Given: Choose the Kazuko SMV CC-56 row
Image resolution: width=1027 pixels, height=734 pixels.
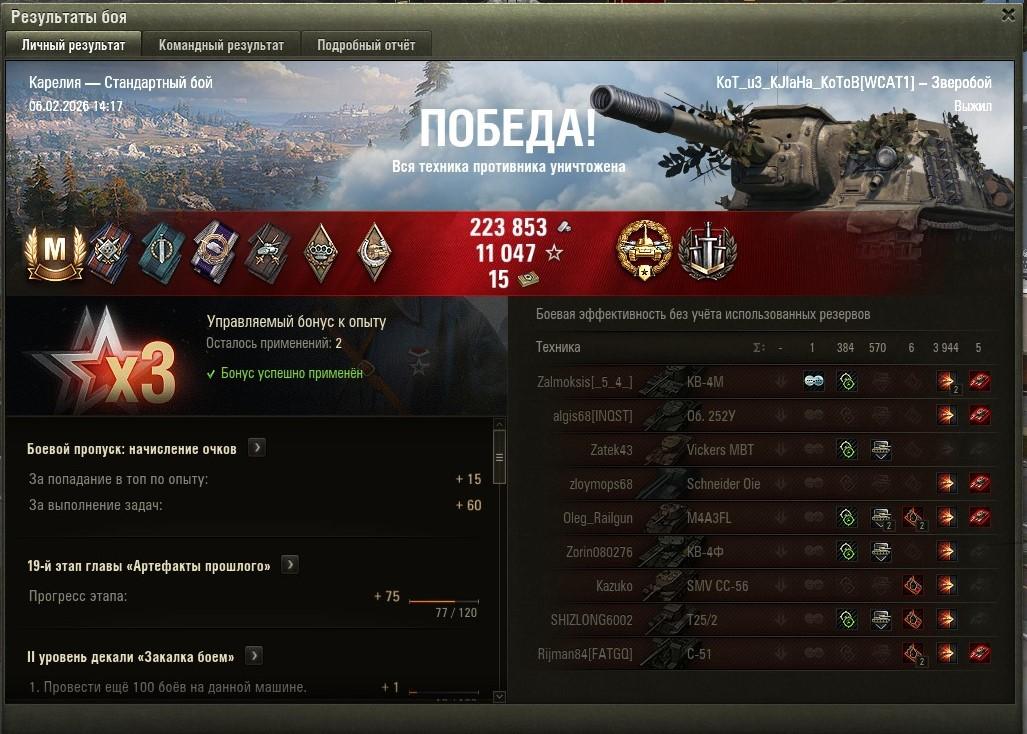Looking at the screenshot, I should click(700, 586).
